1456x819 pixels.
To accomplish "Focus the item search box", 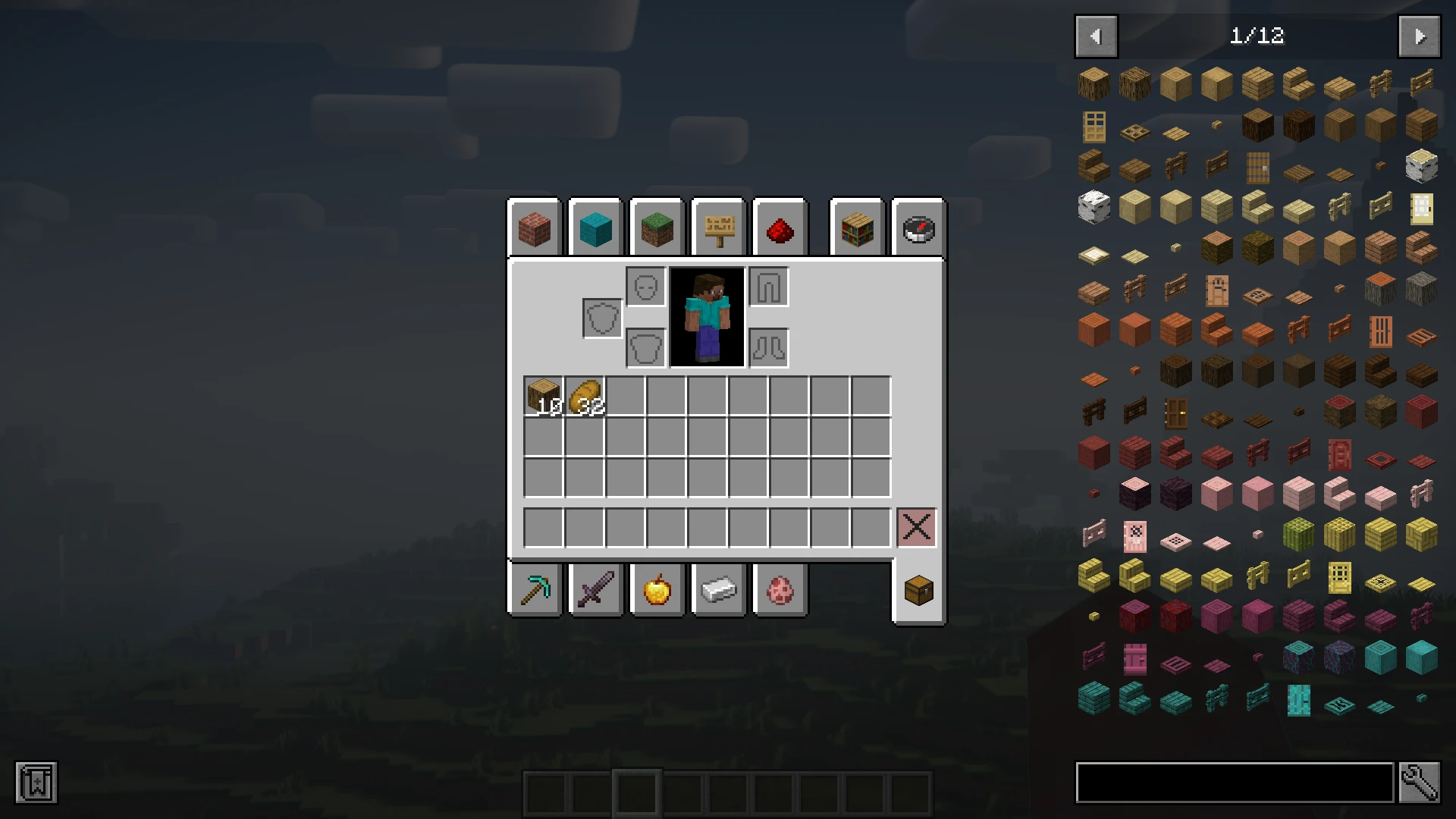I will [1235, 783].
